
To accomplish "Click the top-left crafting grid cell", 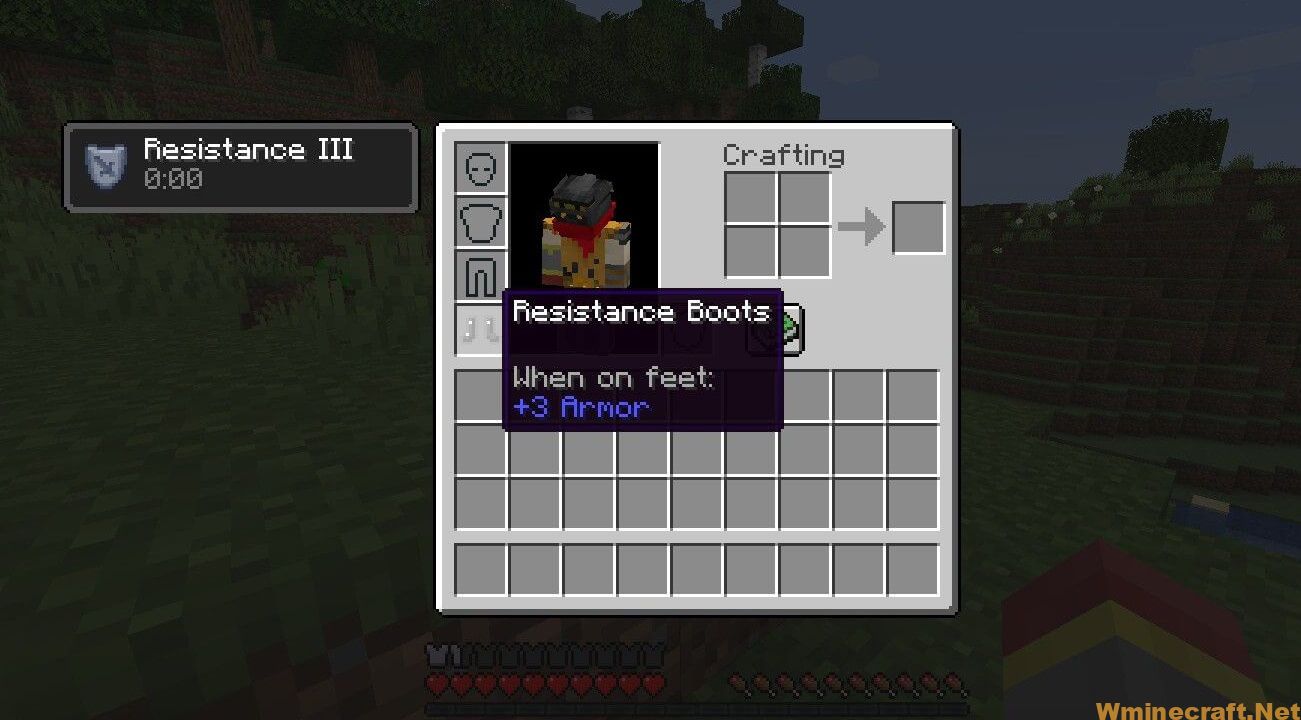I will pyautogui.click(x=749, y=196).
